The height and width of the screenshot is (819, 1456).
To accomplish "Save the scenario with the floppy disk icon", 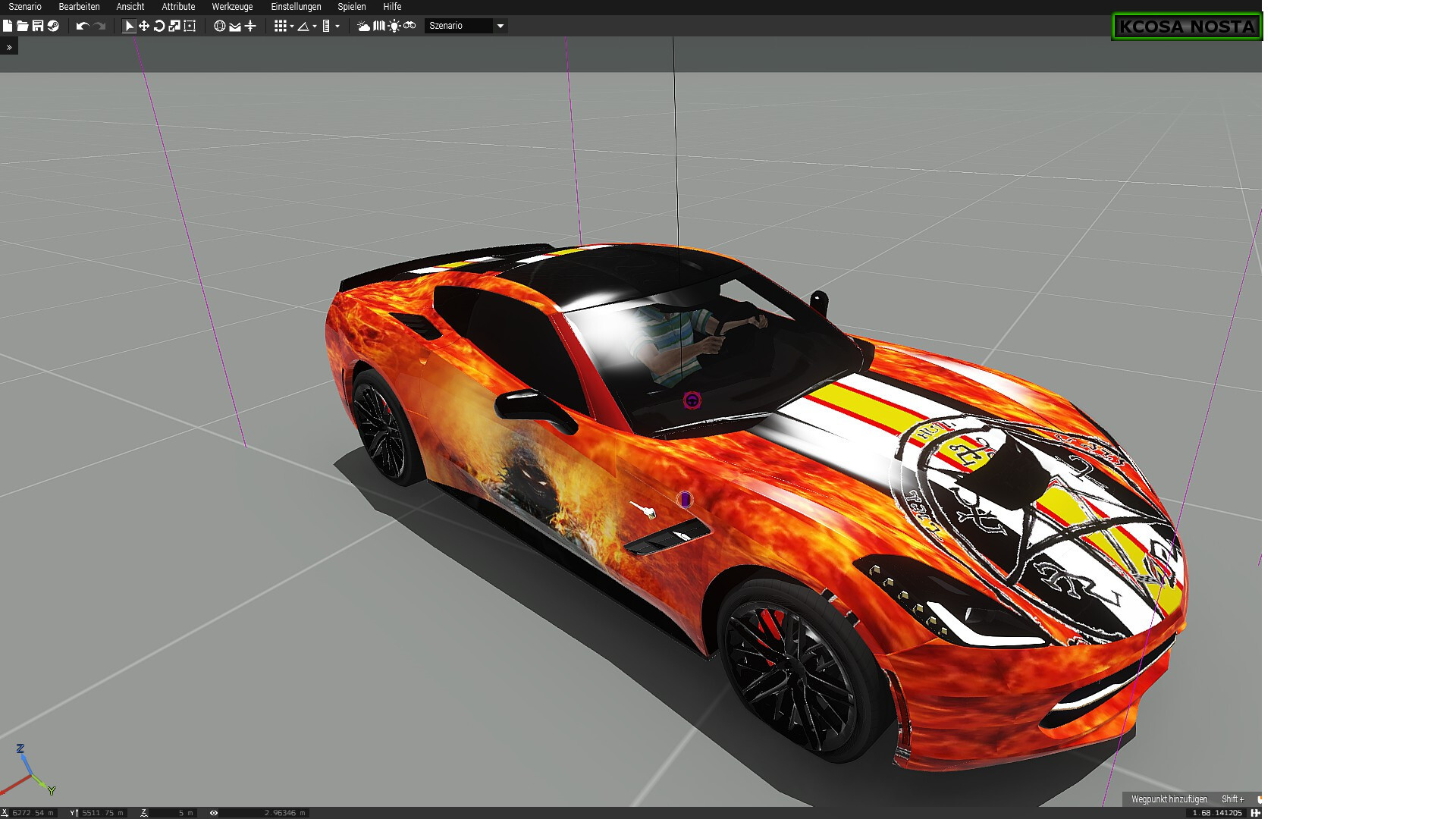I will (38, 26).
